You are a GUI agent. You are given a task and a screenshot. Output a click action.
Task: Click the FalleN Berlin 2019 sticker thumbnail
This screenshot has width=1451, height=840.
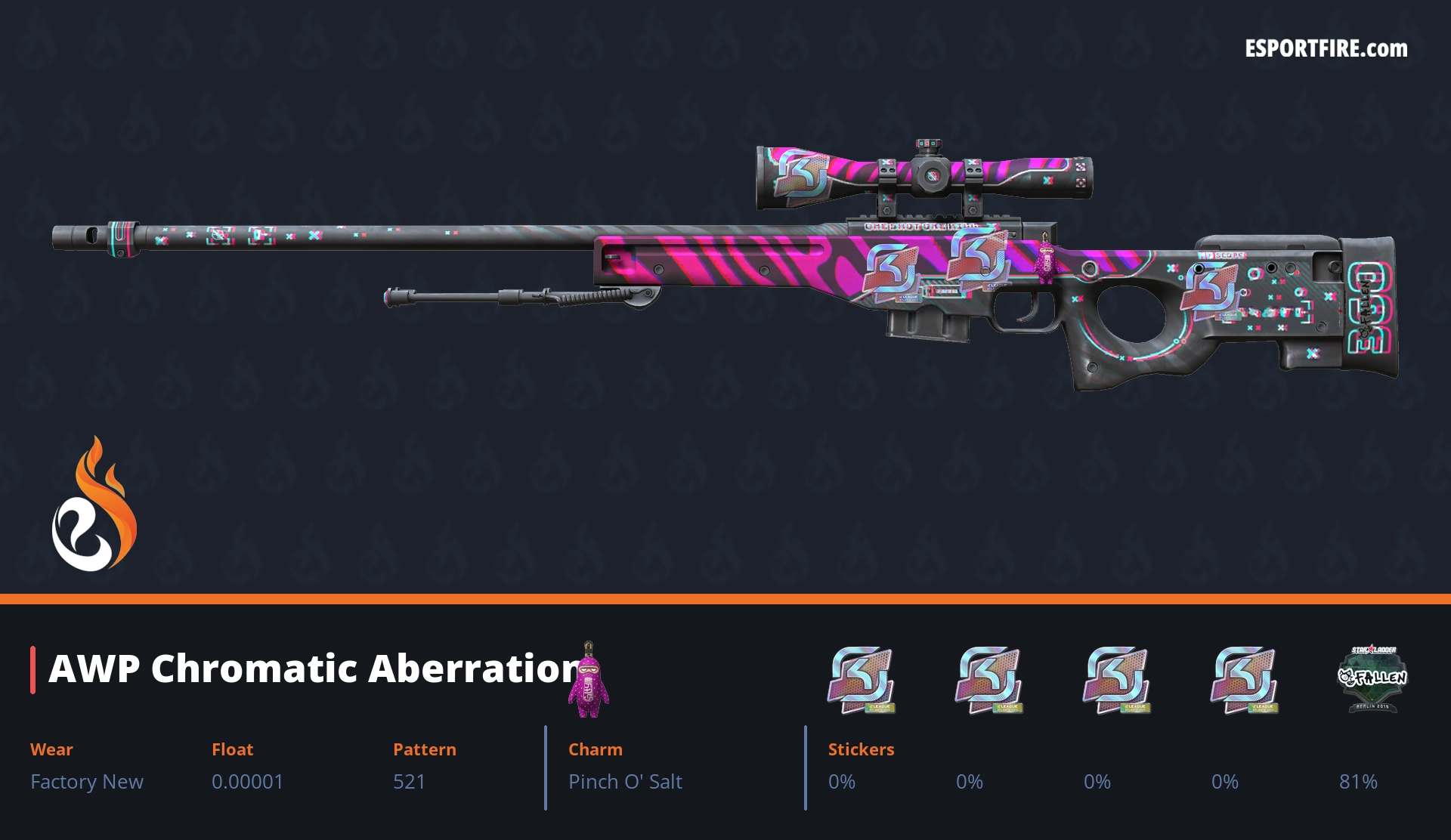pyautogui.click(x=1372, y=678)
